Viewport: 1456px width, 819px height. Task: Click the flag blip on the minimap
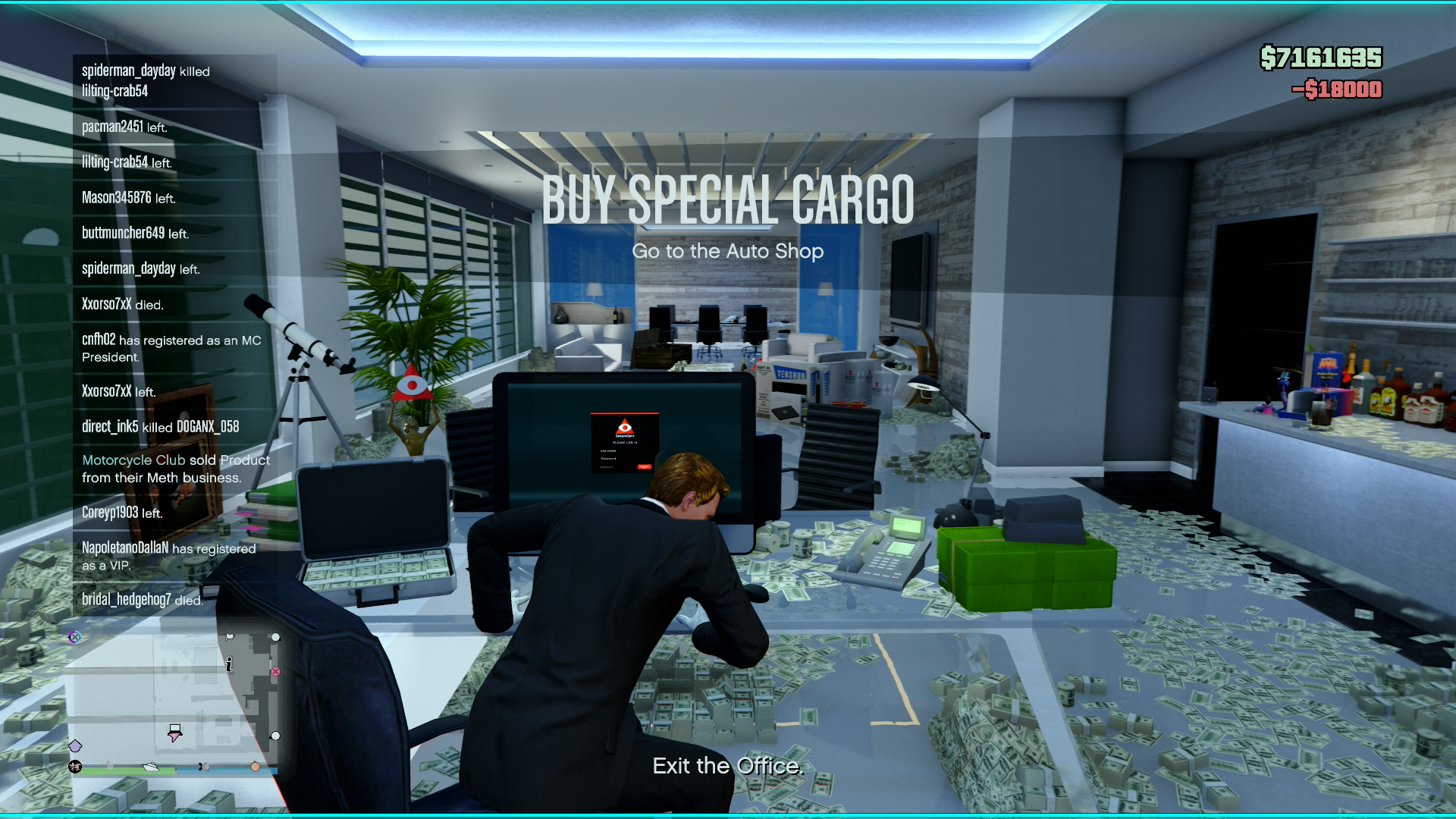(x=230, y=637)
